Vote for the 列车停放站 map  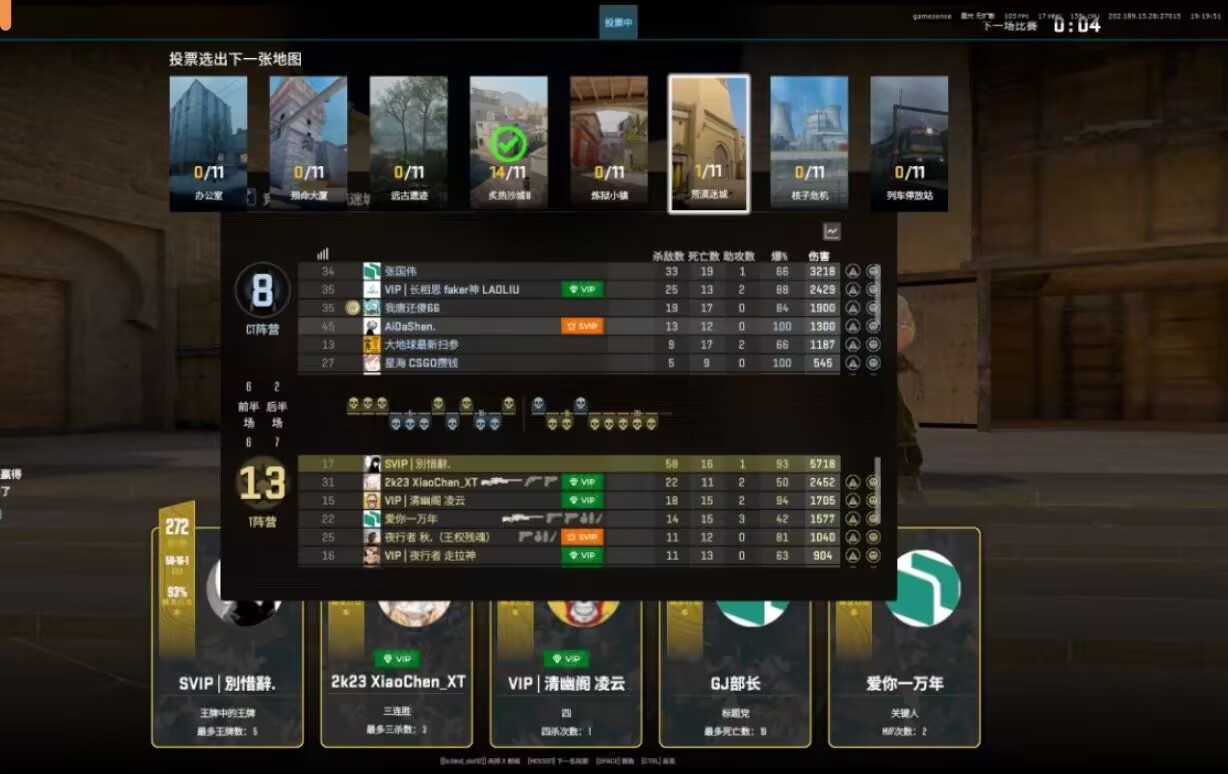pyautogui.click(x=908, y=142)
